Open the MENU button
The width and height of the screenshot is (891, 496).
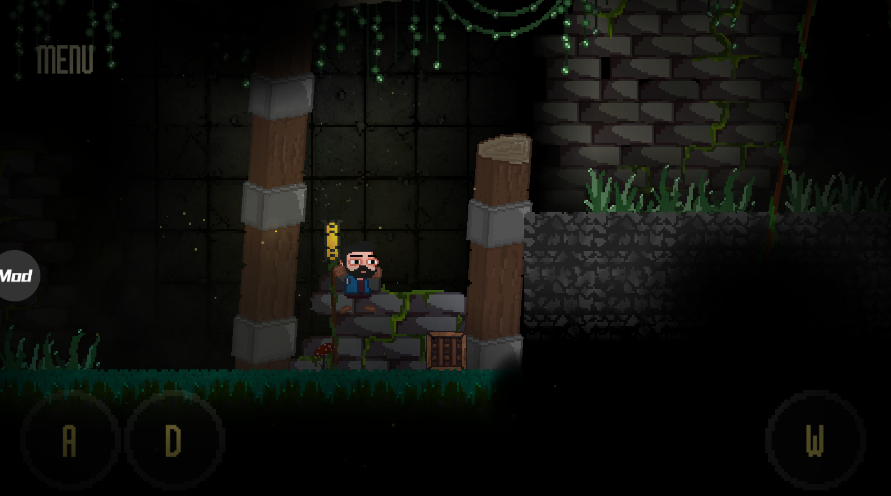65,60
